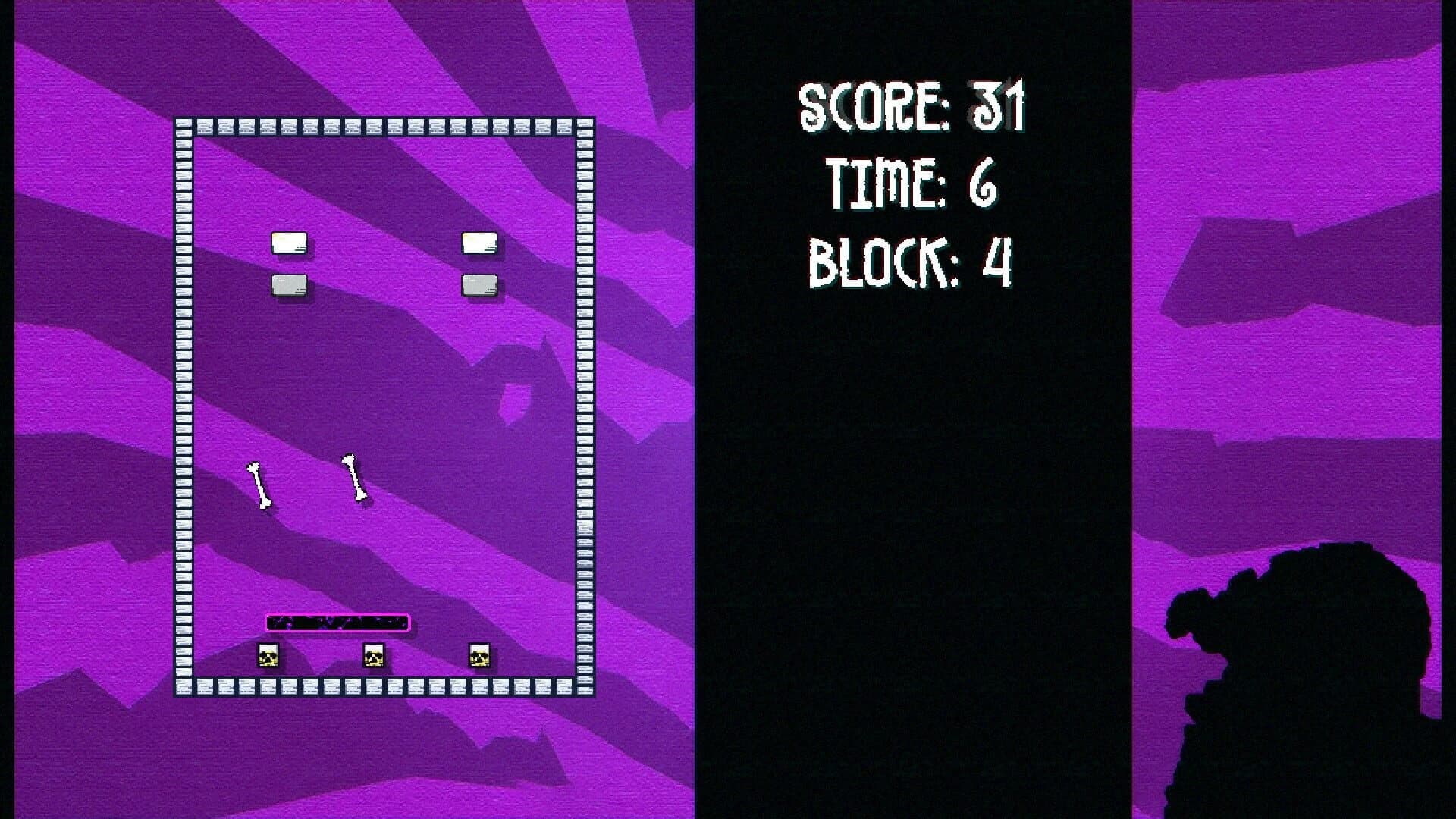The height and width of the screenshot is (819, 1456).
Task: Click the upright bone pickup near the center
Action: pos(353,475)
